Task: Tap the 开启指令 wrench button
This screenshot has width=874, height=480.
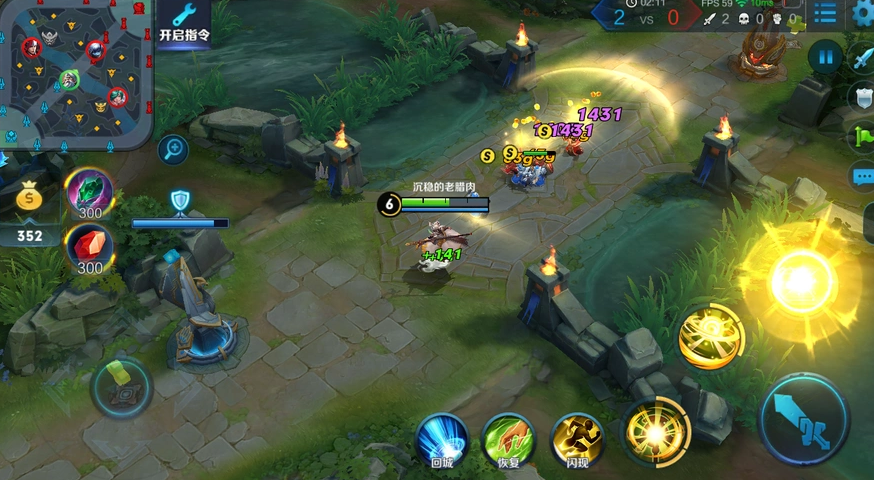Action: coord(184,24)
